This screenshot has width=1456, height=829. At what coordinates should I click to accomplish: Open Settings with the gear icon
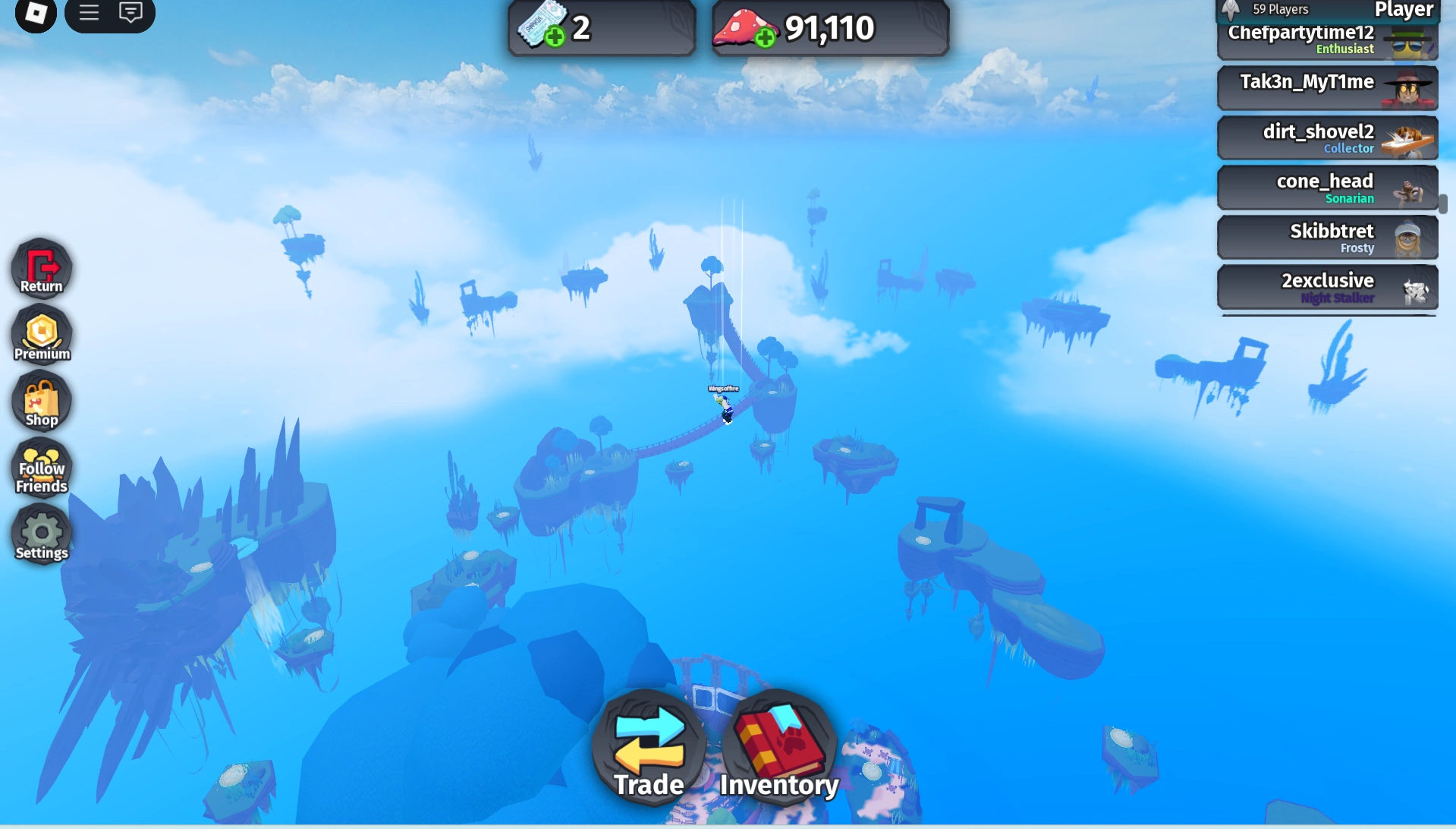41,534
